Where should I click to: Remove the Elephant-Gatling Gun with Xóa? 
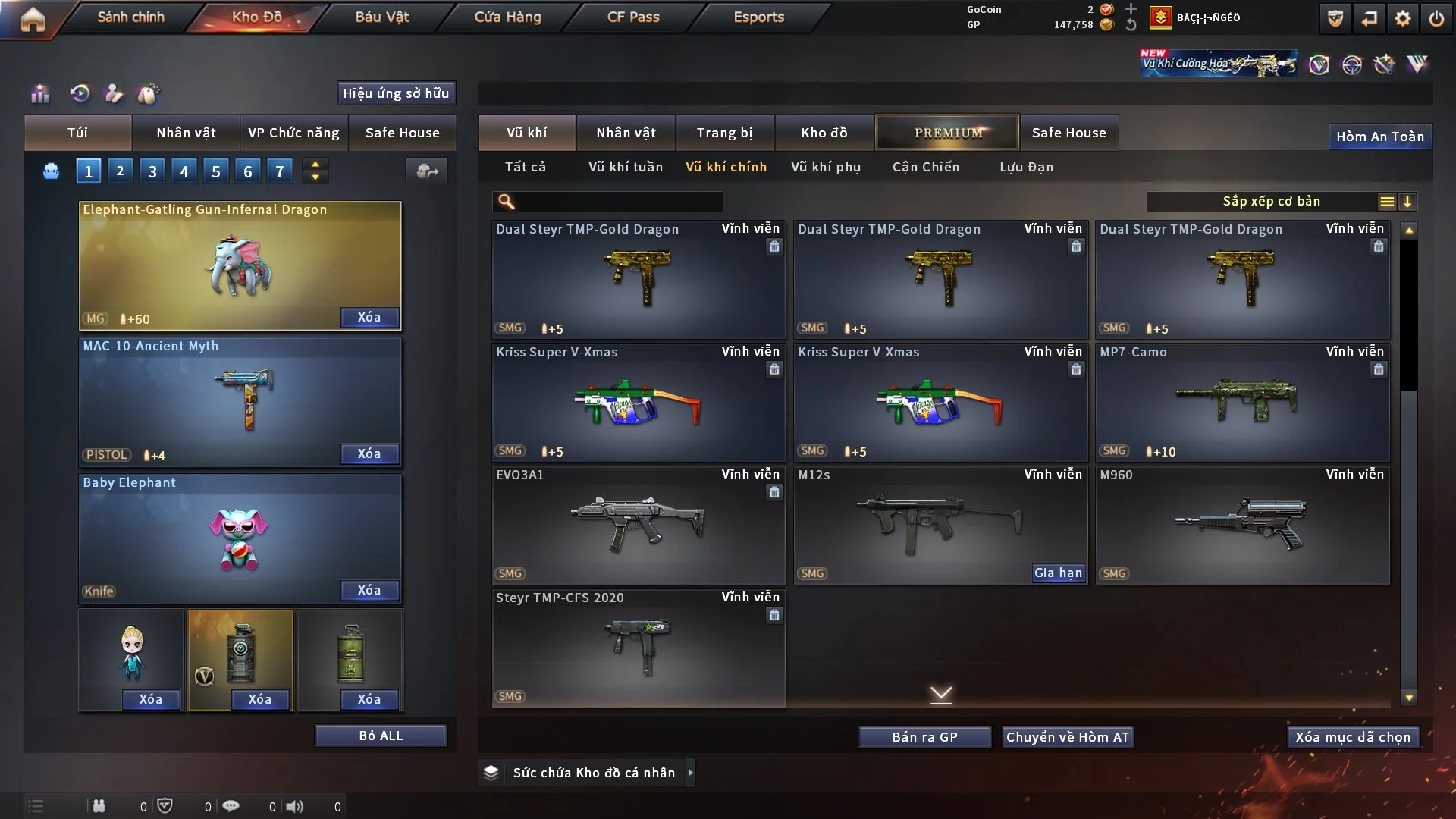click(x=369, y=318)
